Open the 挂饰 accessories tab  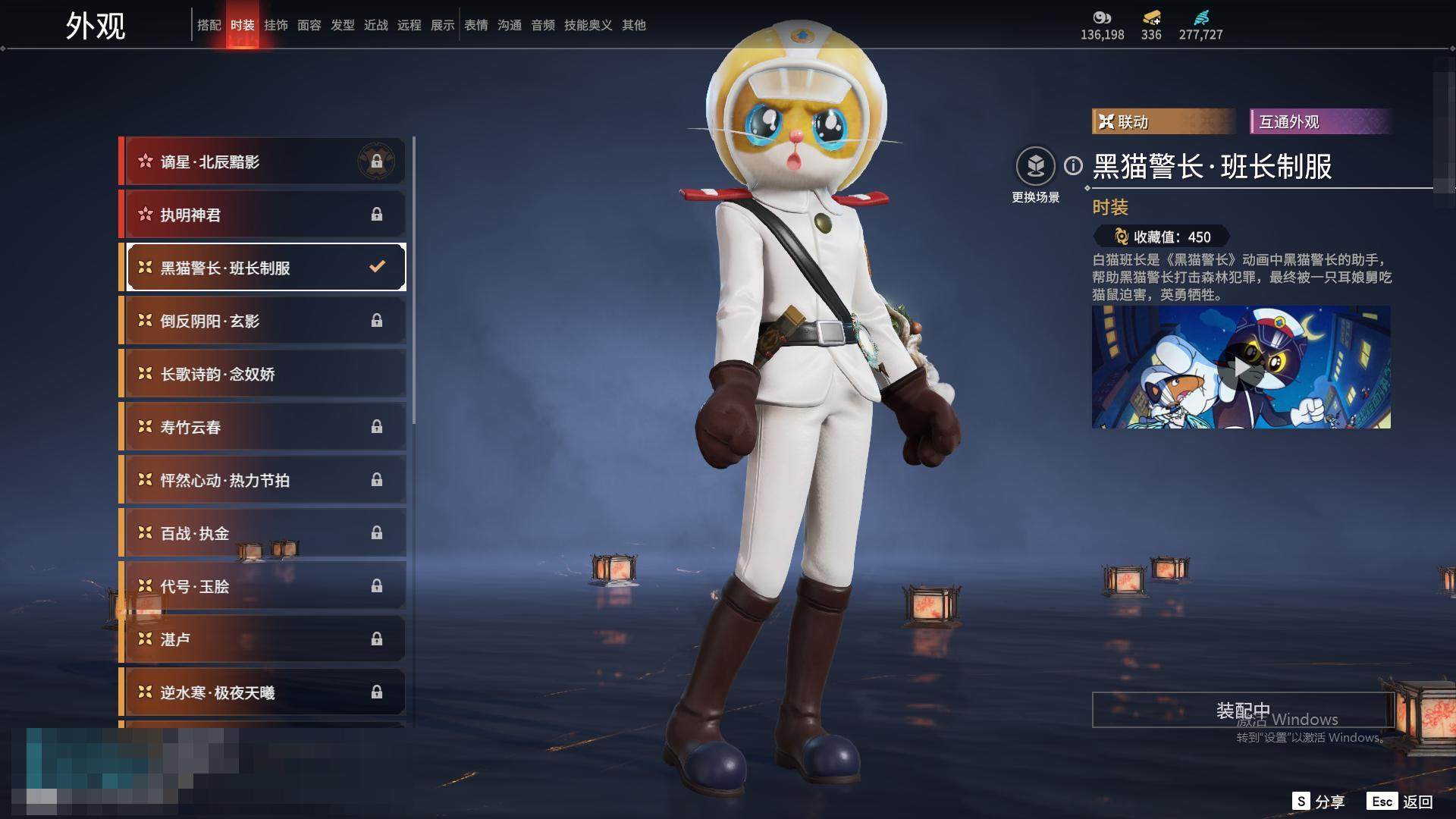(275, 25)
